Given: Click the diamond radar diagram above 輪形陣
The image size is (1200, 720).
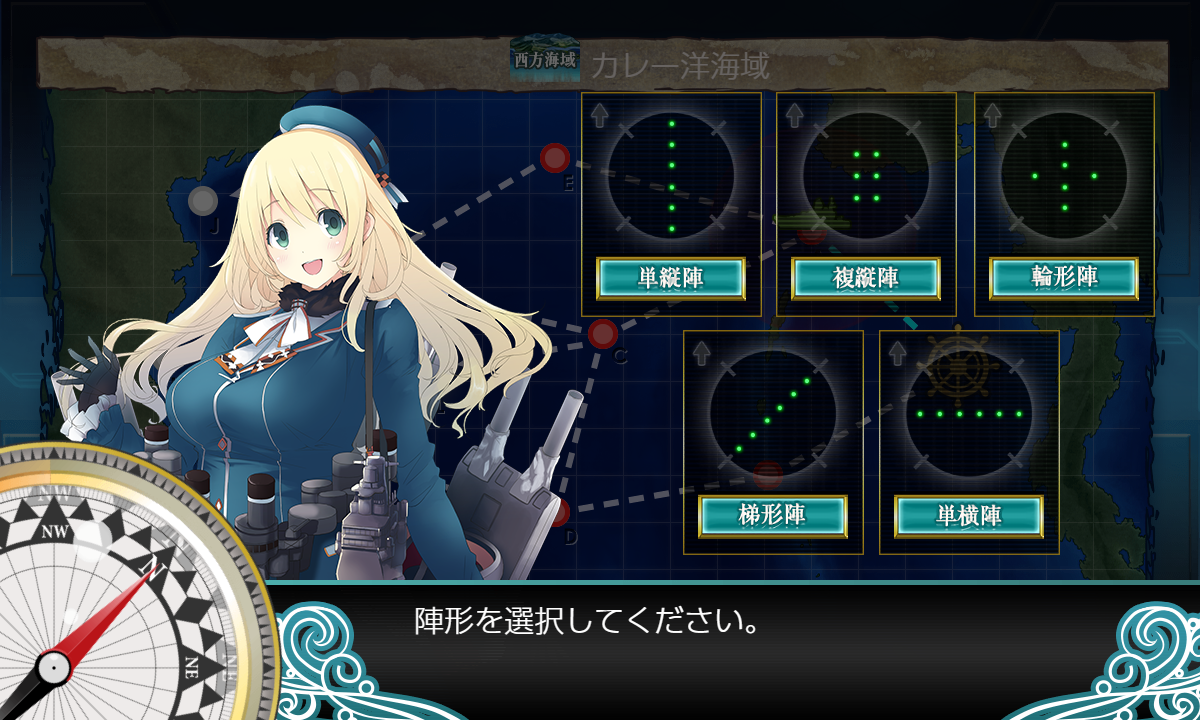Looking at the screenshot, I should click(x=1064, y=175).
